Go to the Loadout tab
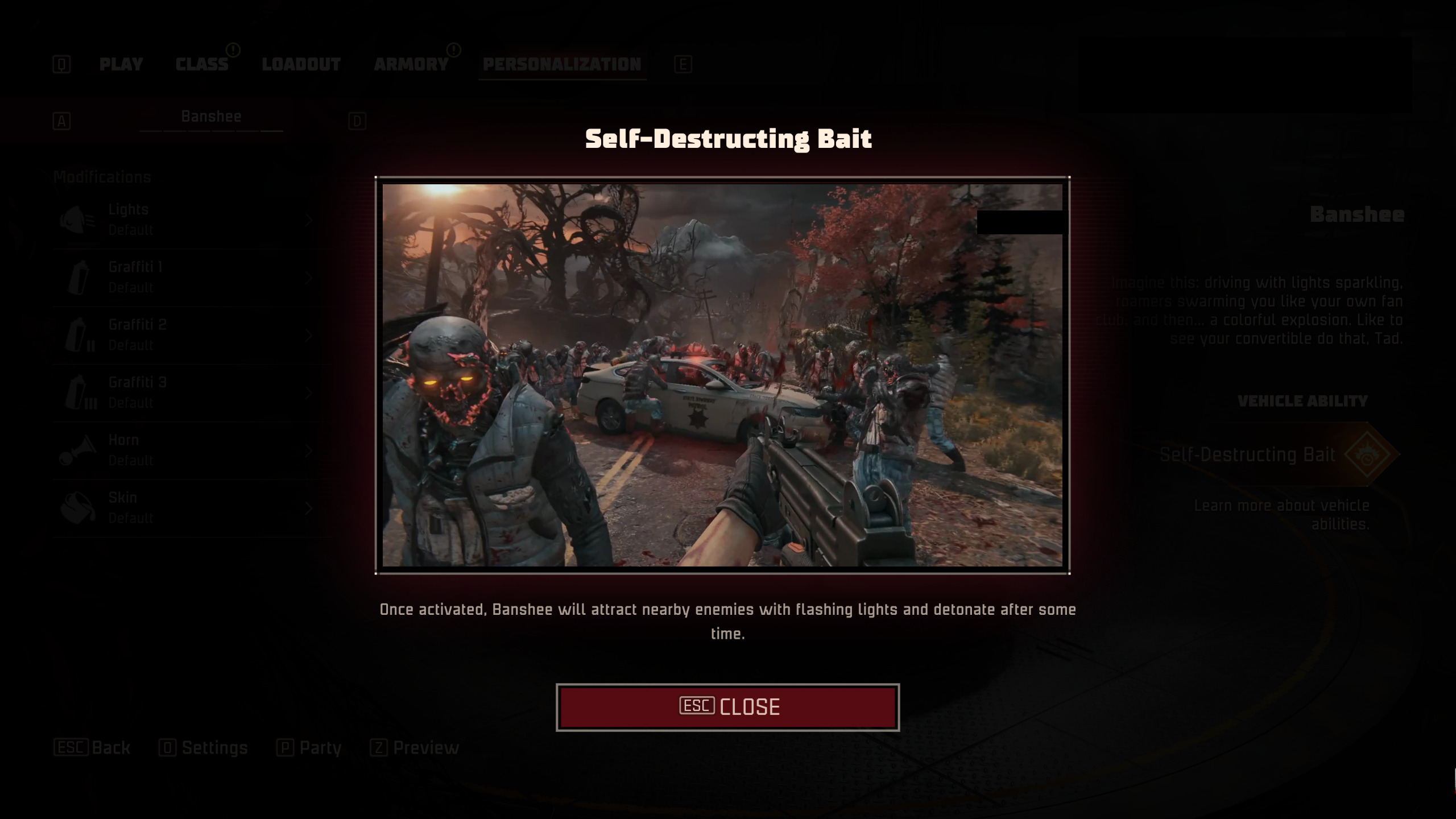 [301, 64]
